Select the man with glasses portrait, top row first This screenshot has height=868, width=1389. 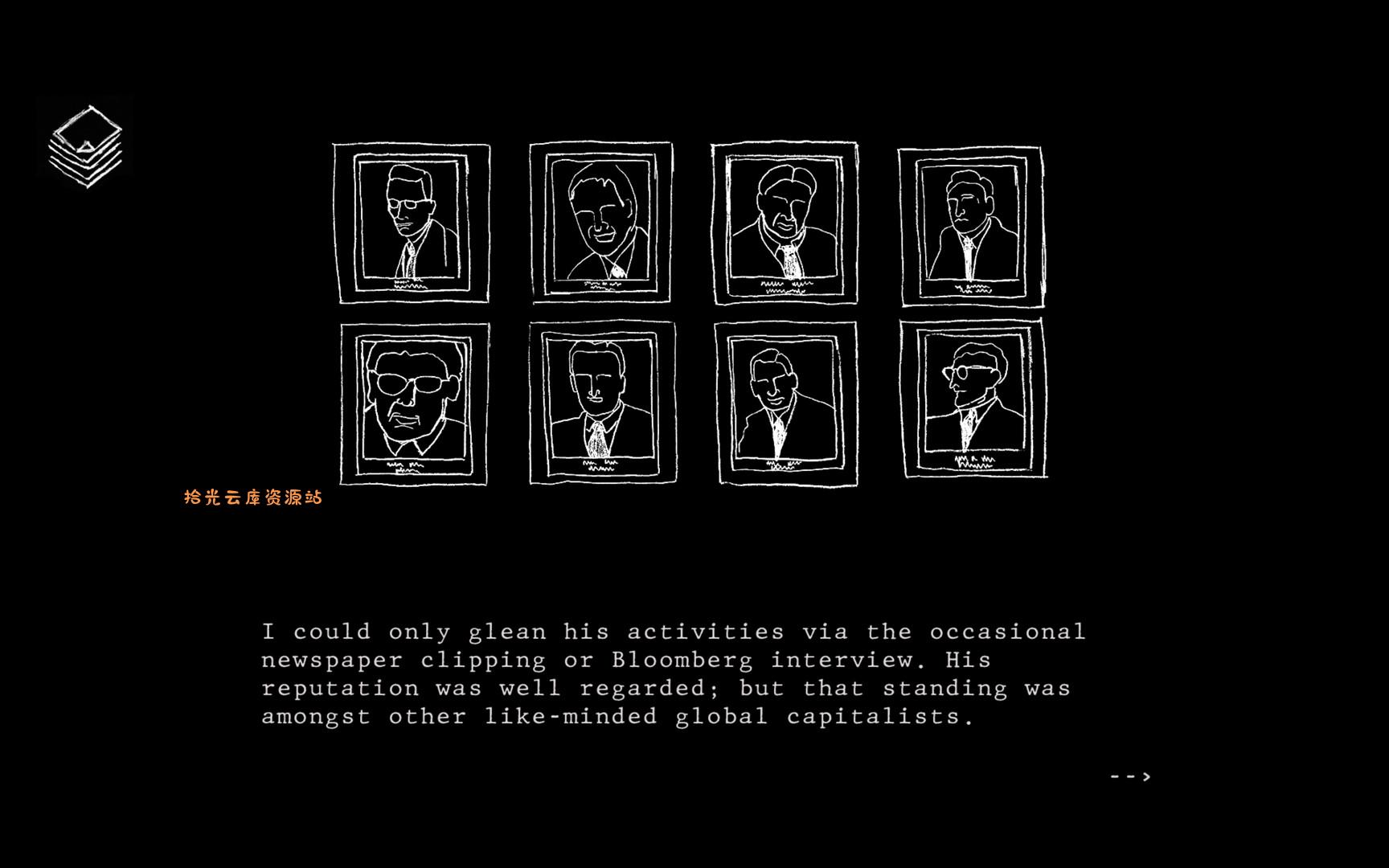coord(412,223)
